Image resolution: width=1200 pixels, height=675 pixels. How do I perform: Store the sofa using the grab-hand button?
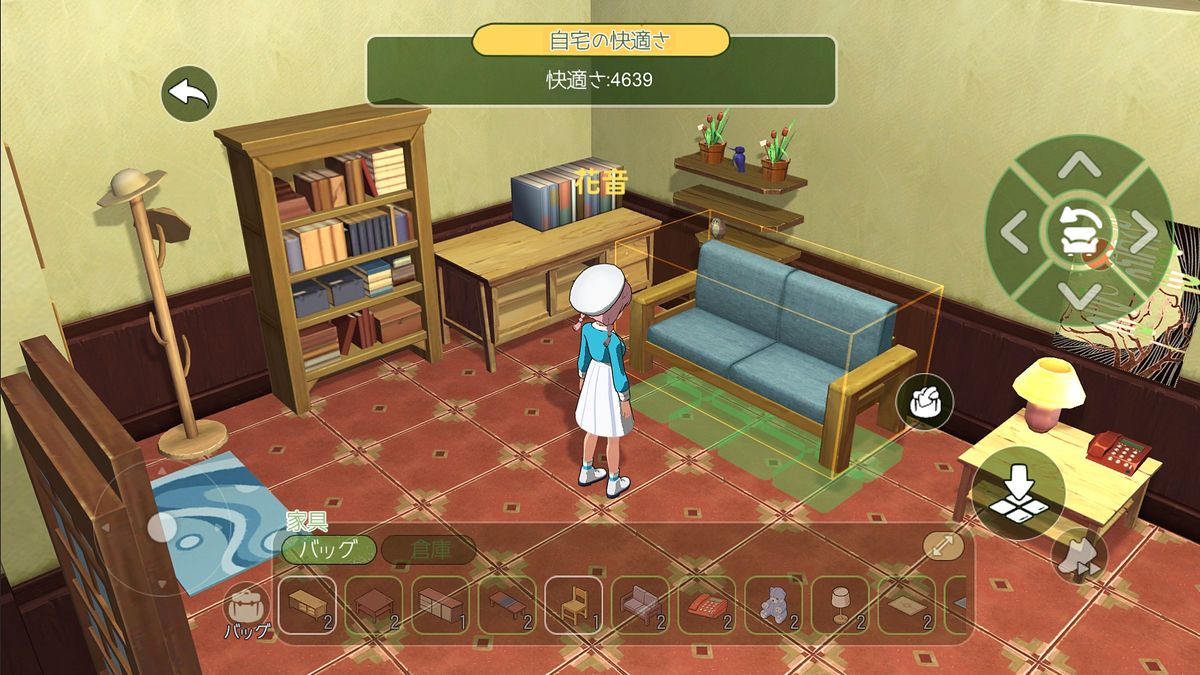click(925, 402)
